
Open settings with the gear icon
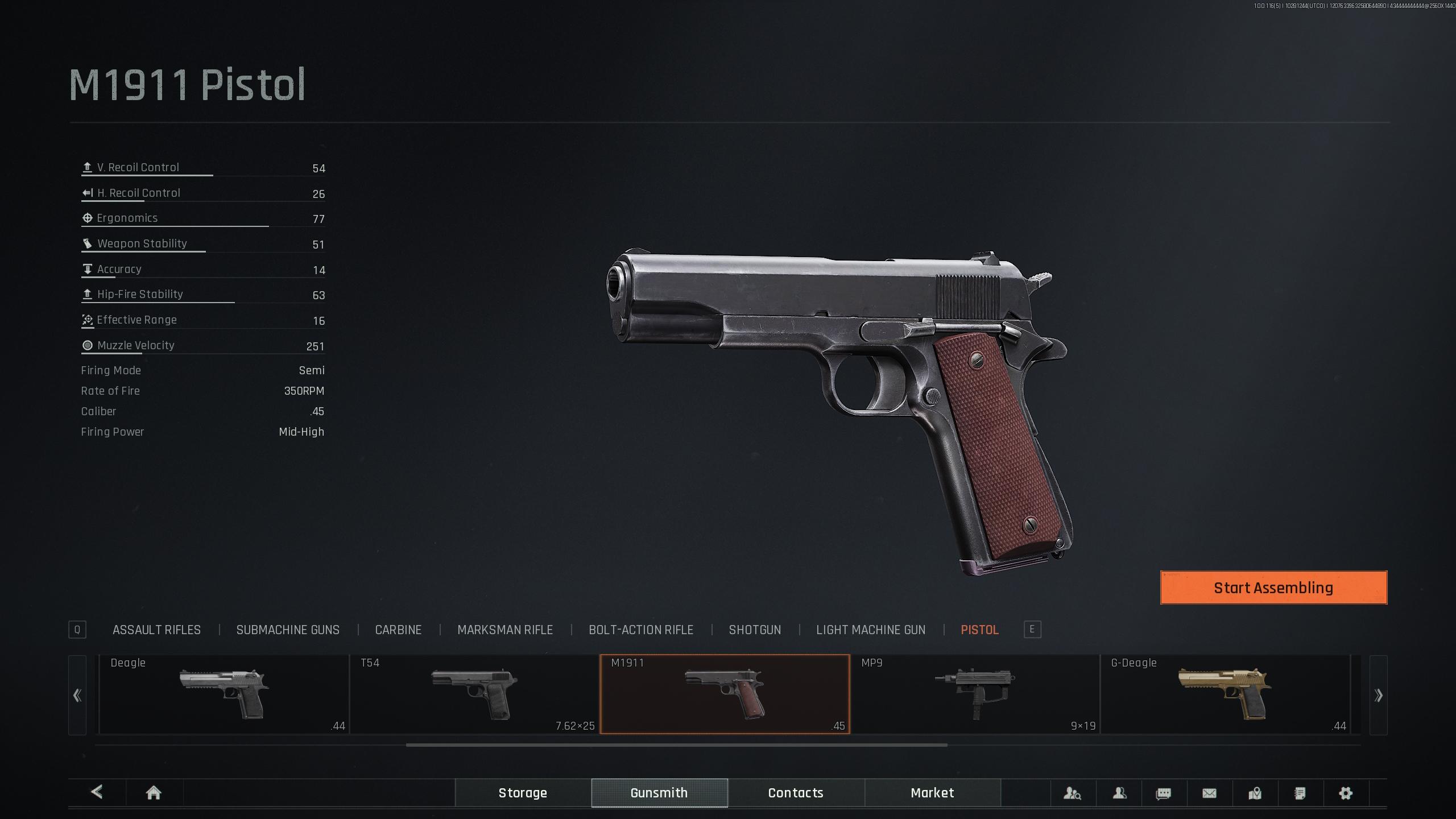click(1346, 793)
